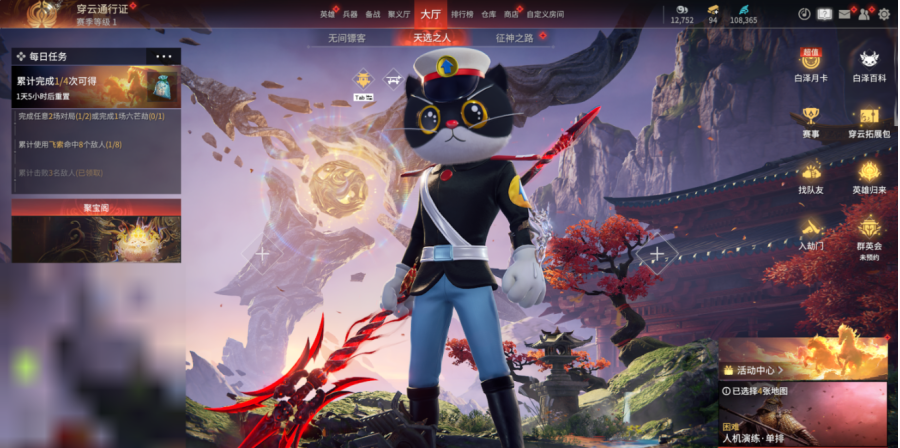Open the 自定义房间 custom room menu
Screen dimensions: 900x448
(545, 14)
